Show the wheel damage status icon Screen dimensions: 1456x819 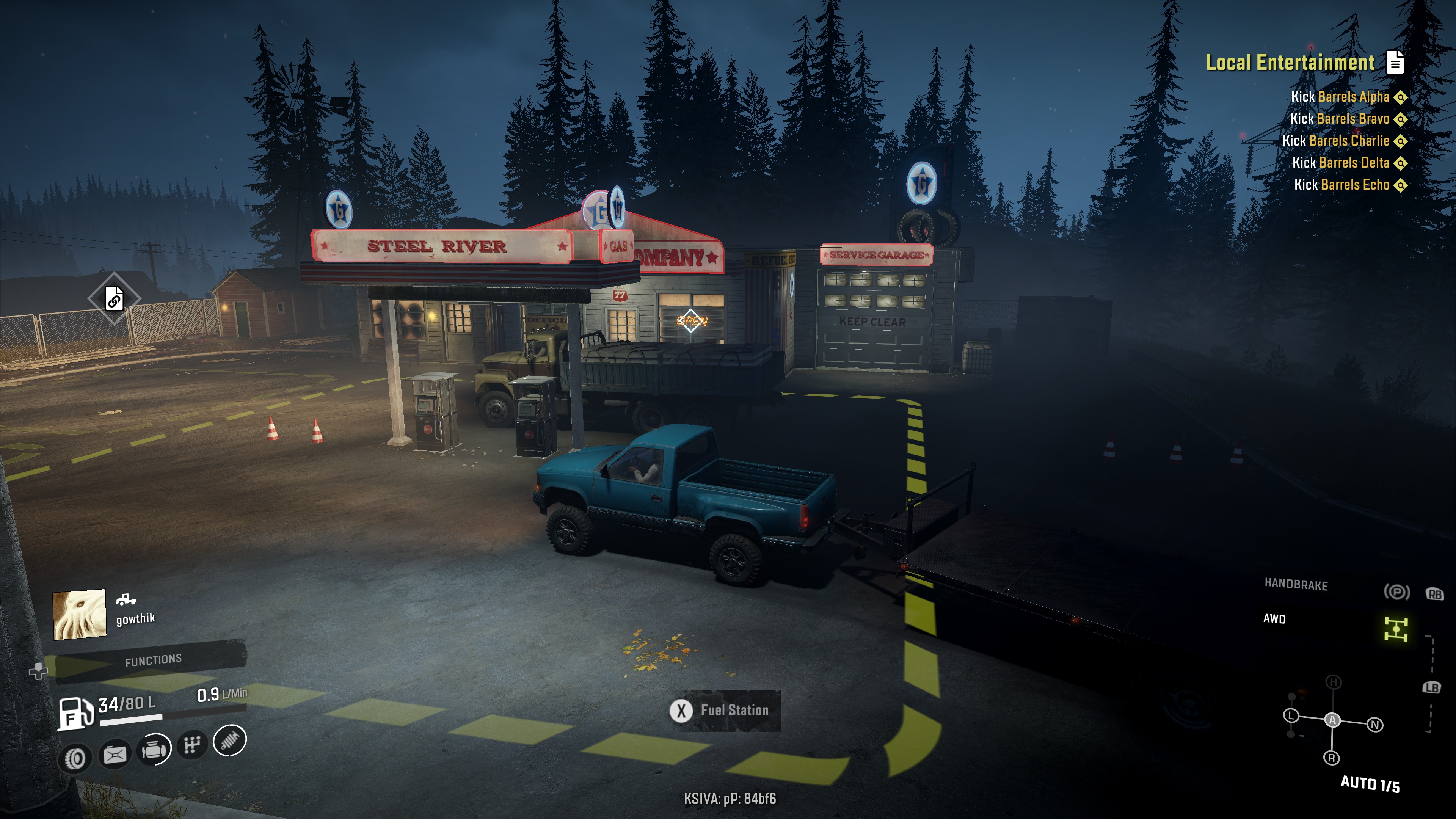(x=75, y=758)
